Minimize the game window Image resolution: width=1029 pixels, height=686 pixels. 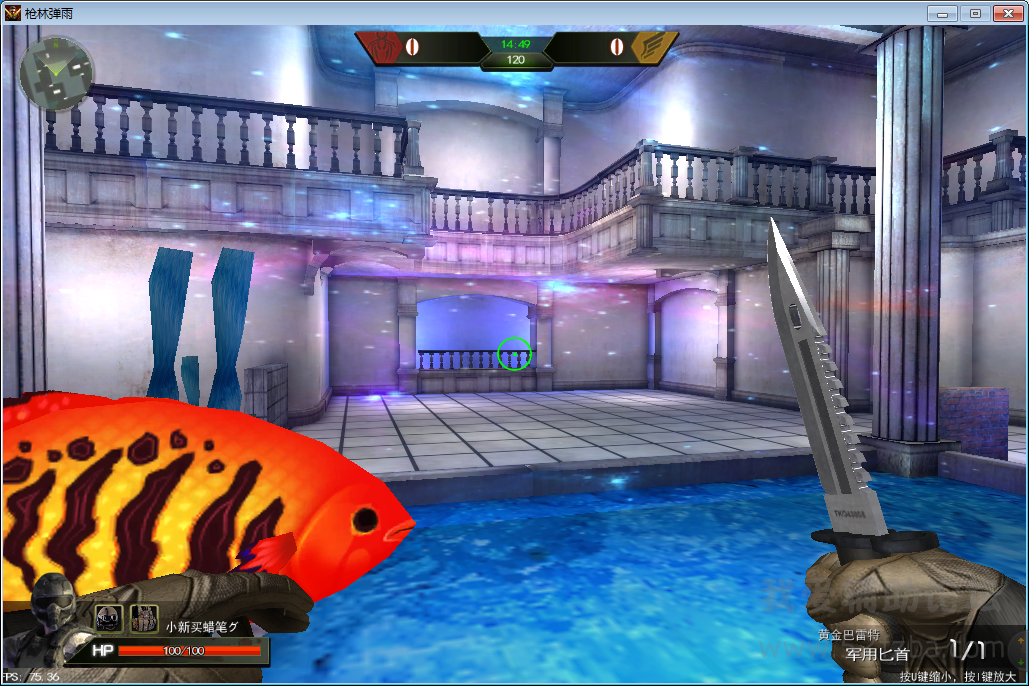[942, 13]
